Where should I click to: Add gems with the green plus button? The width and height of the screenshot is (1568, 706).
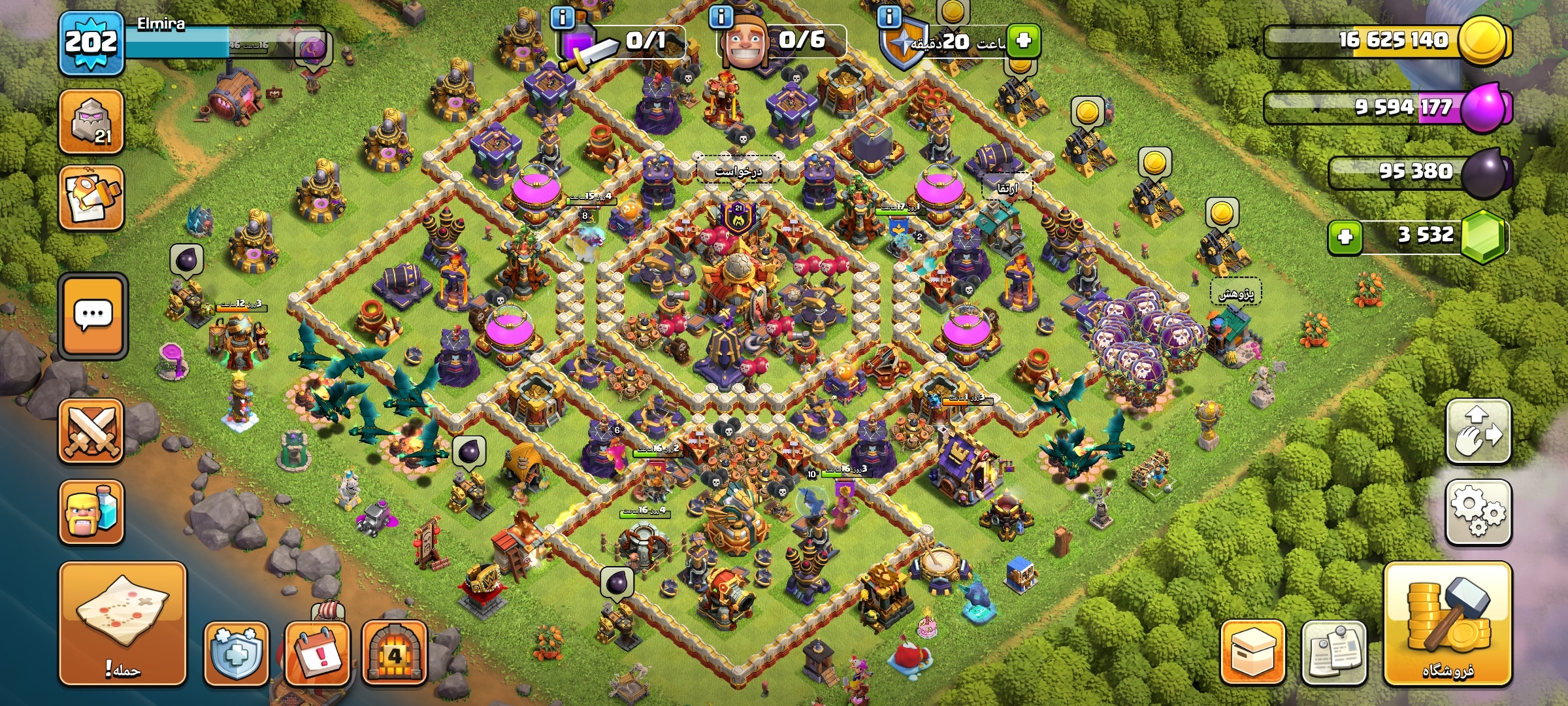tap(1345, 237)
